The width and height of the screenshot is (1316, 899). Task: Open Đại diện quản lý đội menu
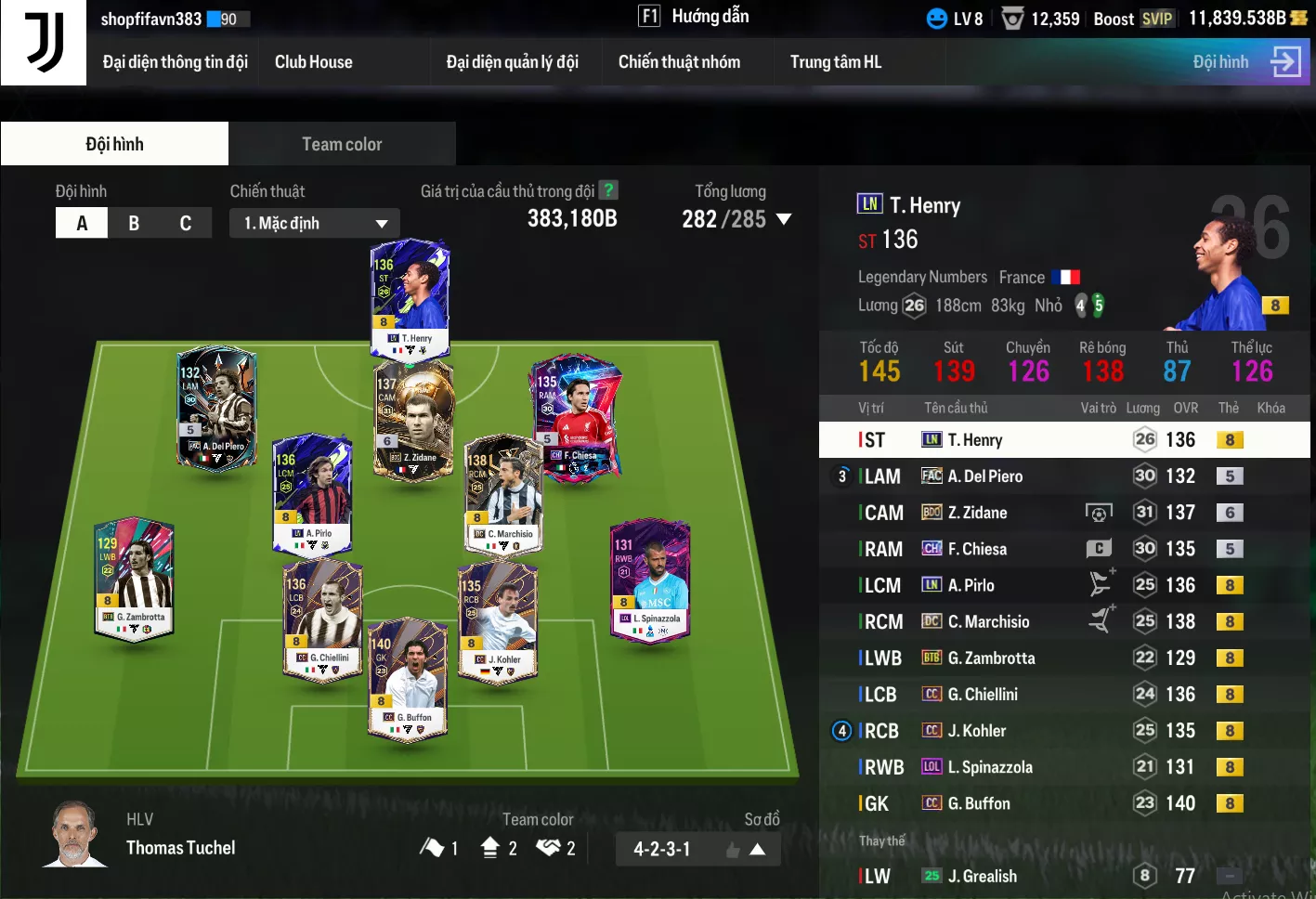pyautogui.click(x=512, y=62)
